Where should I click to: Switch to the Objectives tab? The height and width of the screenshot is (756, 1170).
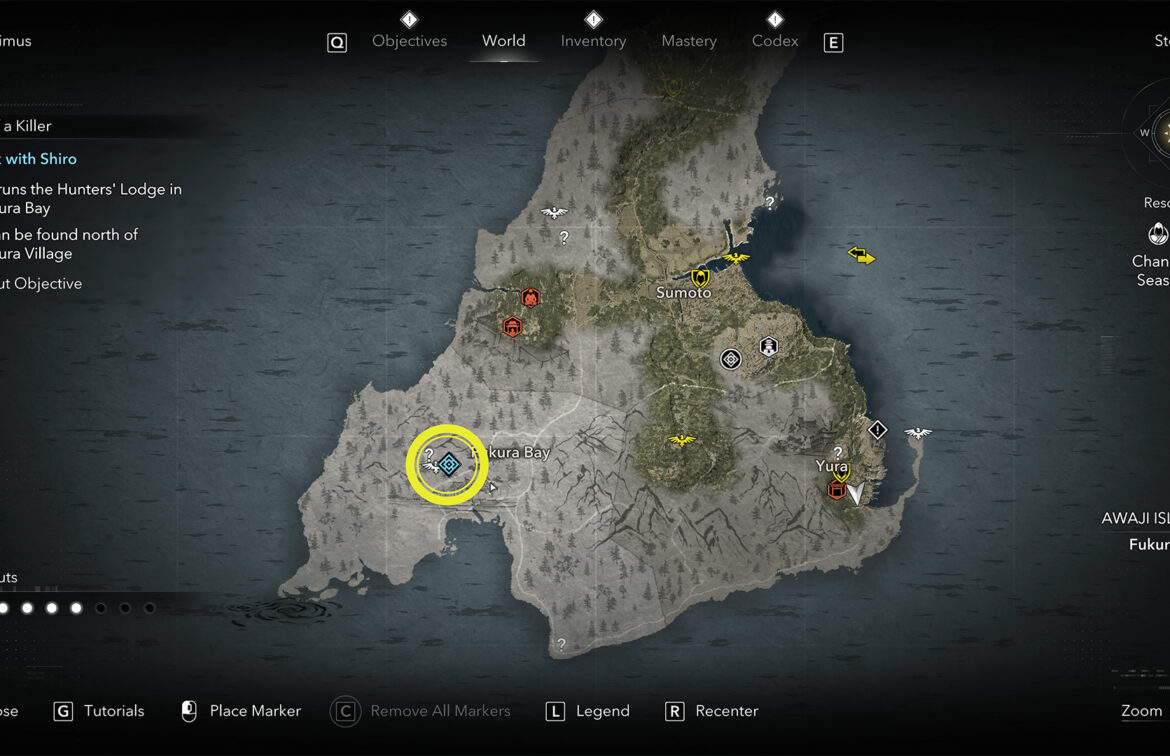coord(409,41)
